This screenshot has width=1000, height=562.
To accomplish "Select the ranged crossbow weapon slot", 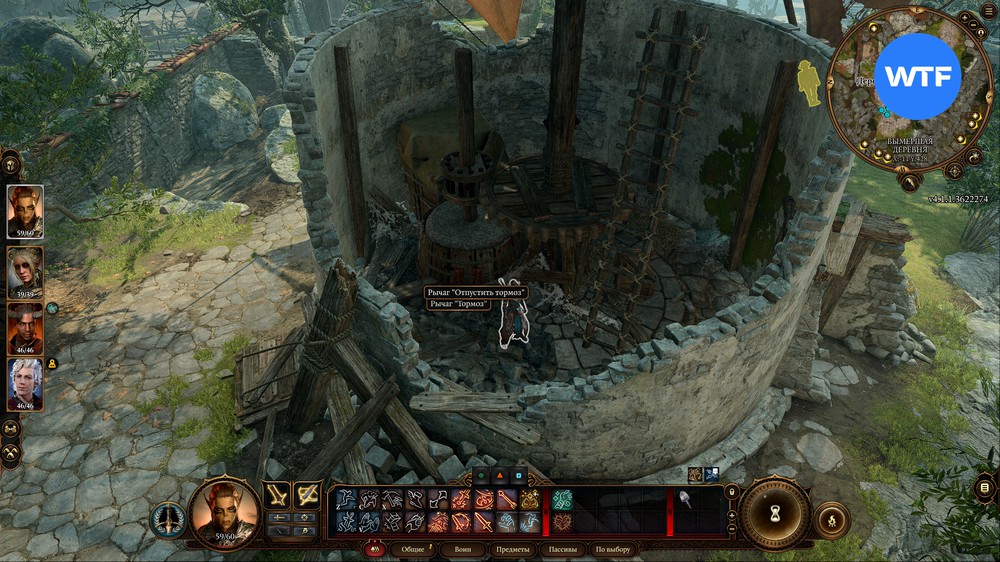I will [x=307, y=494].
